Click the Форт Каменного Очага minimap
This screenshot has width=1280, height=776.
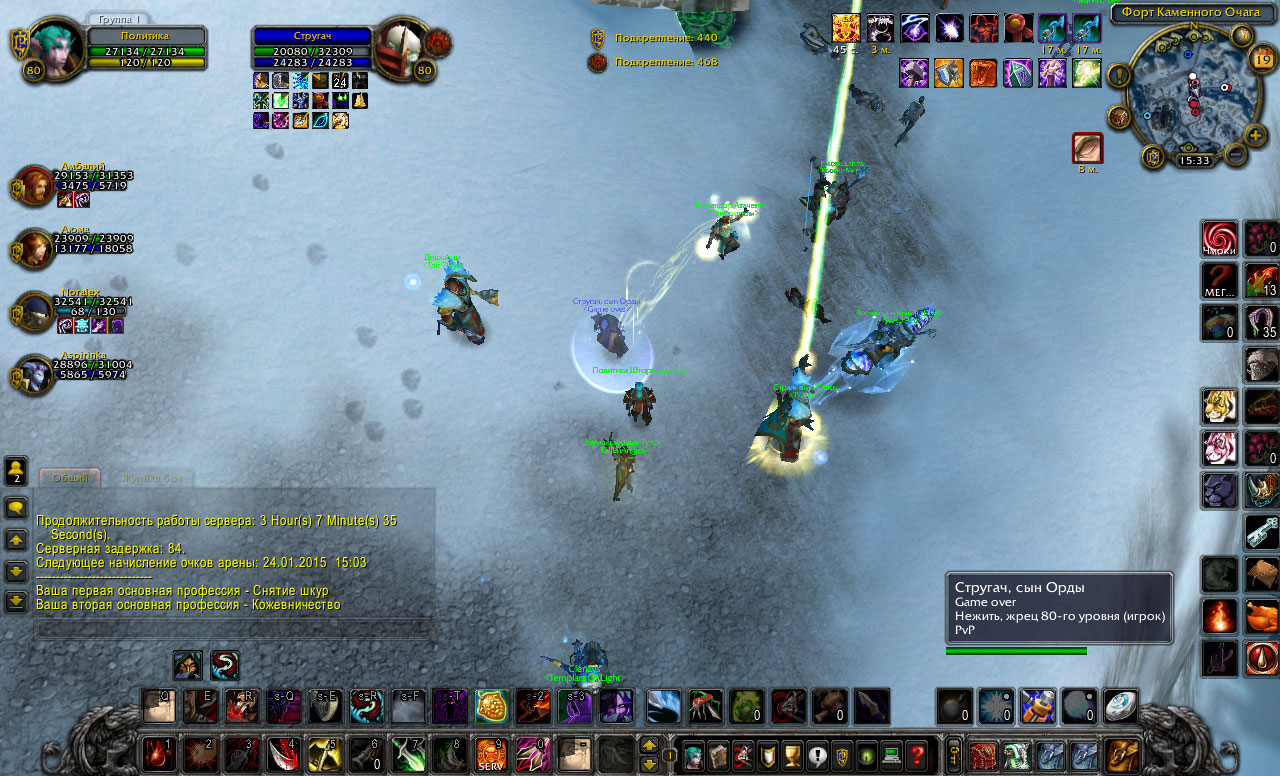1190,95
